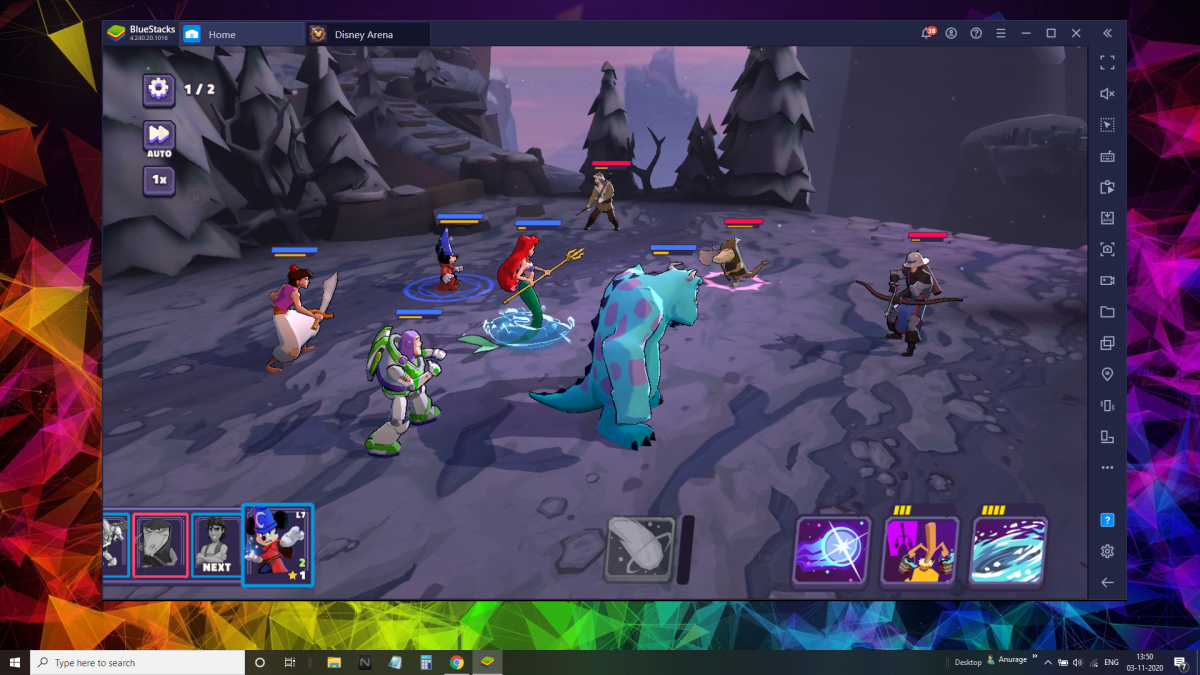
Task: Change the 1x battle speed
Action: coord(159,181)
